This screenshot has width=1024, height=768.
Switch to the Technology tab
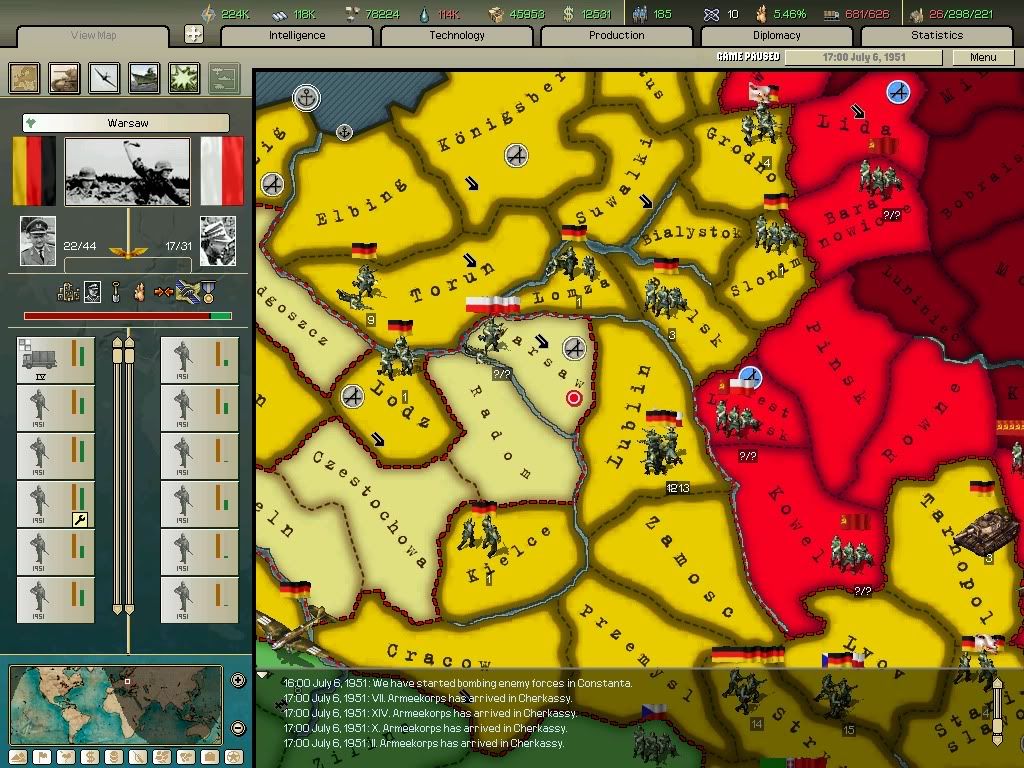point(457,36)
